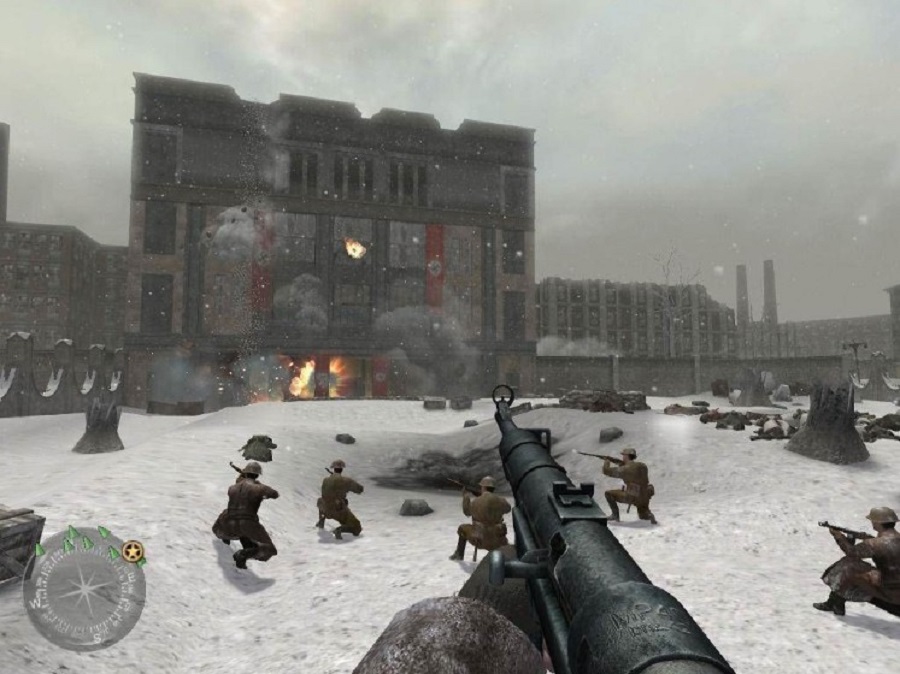Click the round compass in the HUD

[x=84, y=589]
